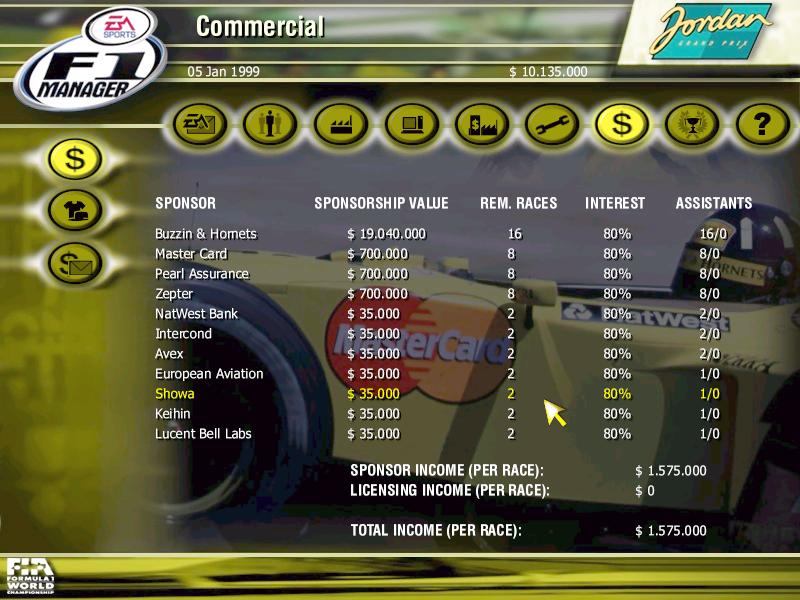800x600 pixels.
Task: Select the Lucent Bell Labs sponsor row
Action: [203, 434]
